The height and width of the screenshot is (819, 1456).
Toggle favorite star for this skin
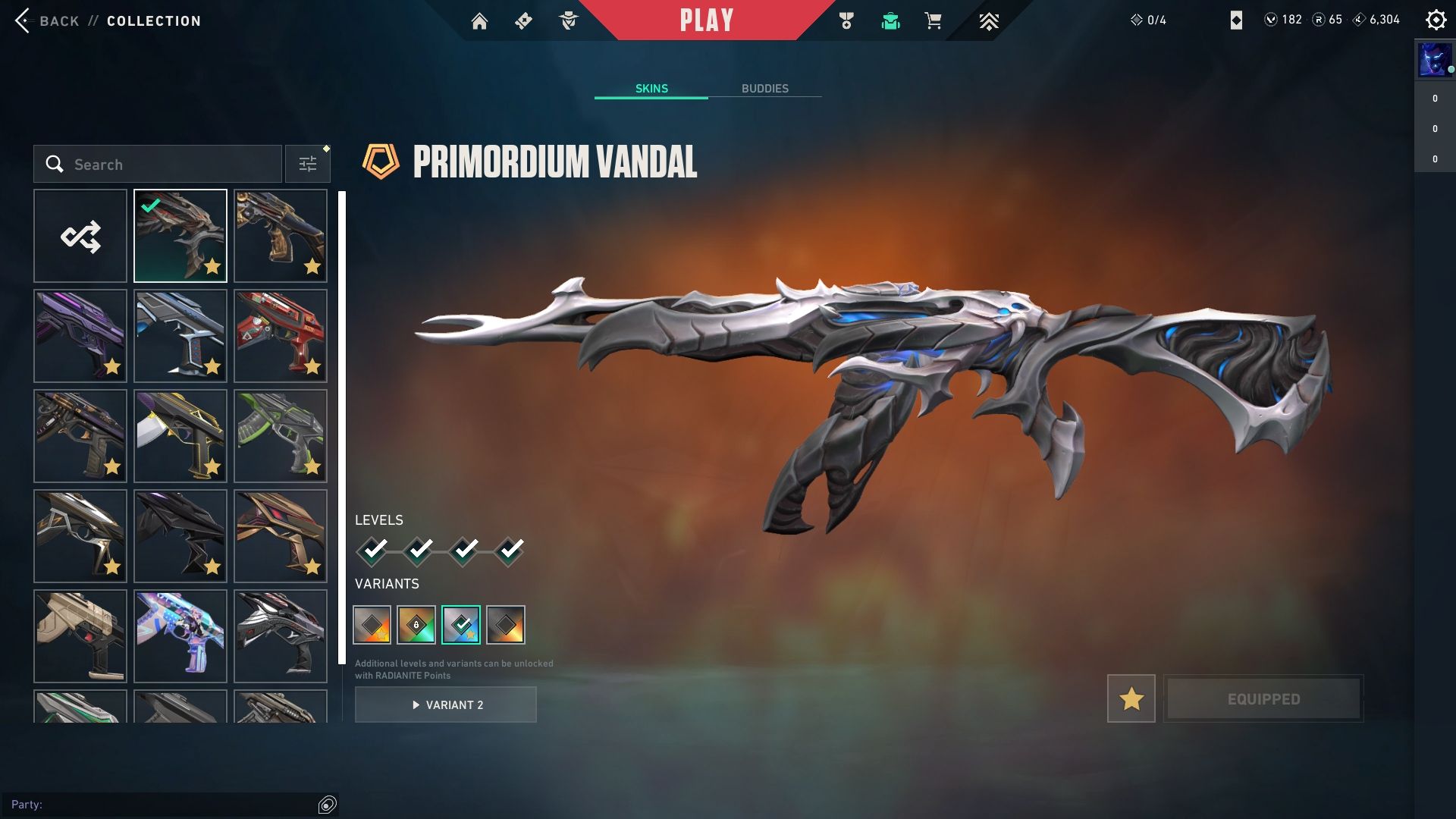[1131, 698]
